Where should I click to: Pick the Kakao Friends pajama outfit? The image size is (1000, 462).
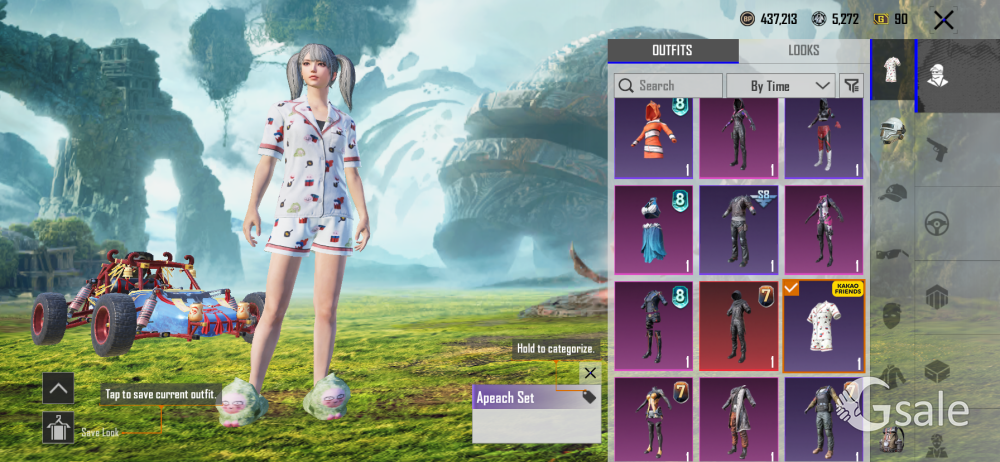[823, 326]
